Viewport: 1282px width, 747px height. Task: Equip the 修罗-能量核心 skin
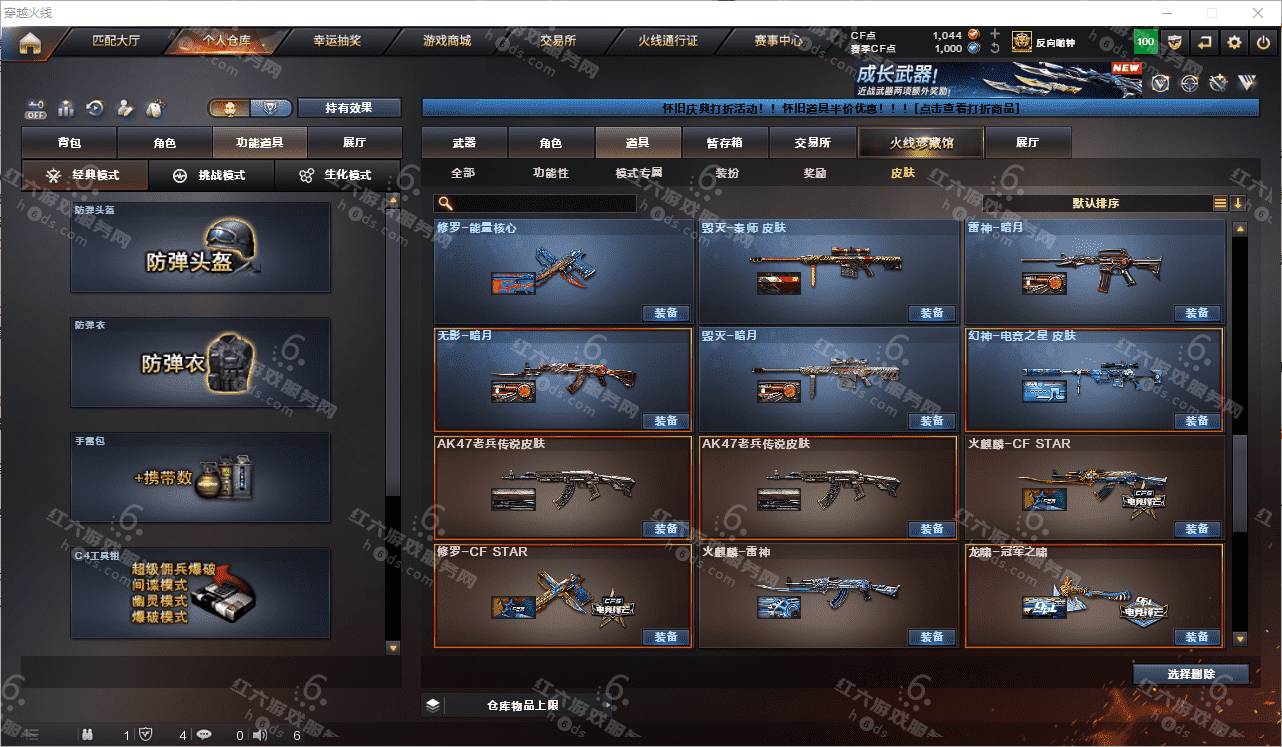[x=666, y=313]
